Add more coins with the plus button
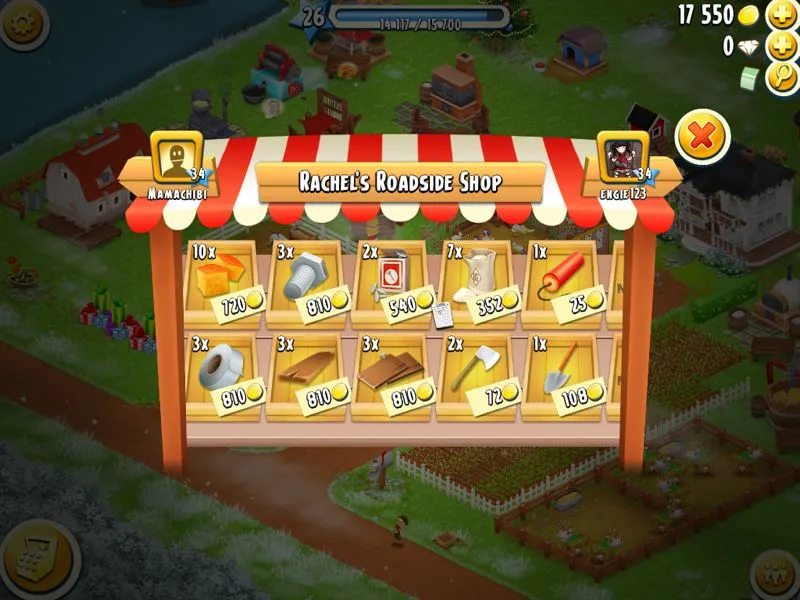The width and height of the screenshot is (800, 600). [x=781, y=15]
